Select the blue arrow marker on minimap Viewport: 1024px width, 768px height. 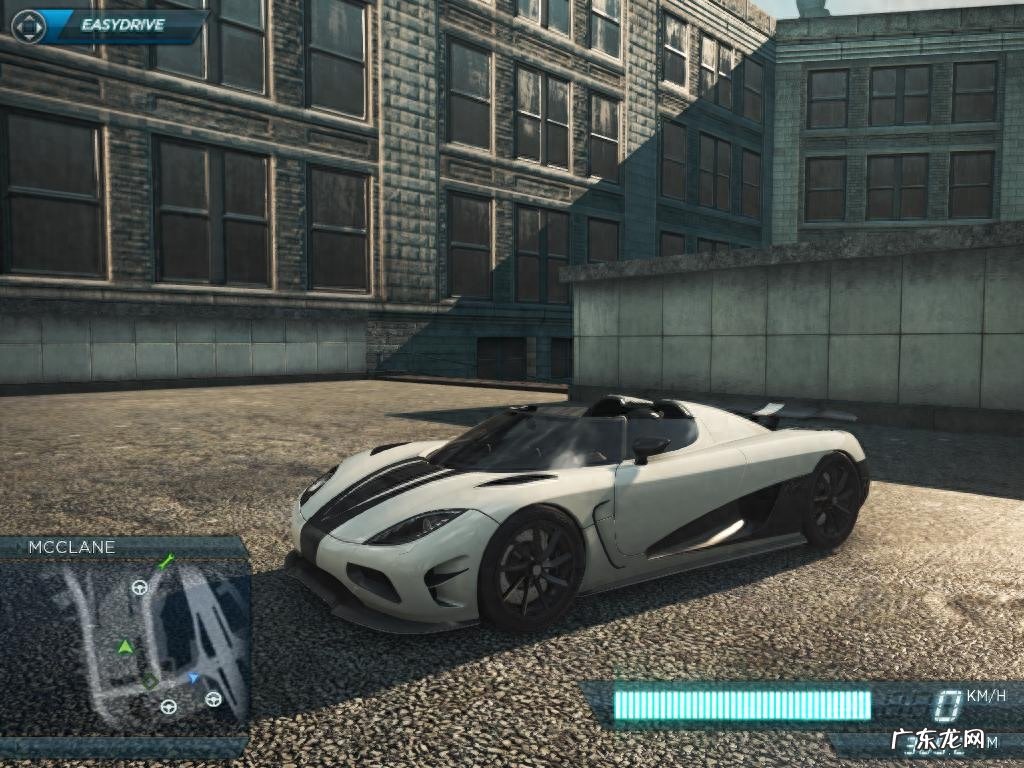193,677
